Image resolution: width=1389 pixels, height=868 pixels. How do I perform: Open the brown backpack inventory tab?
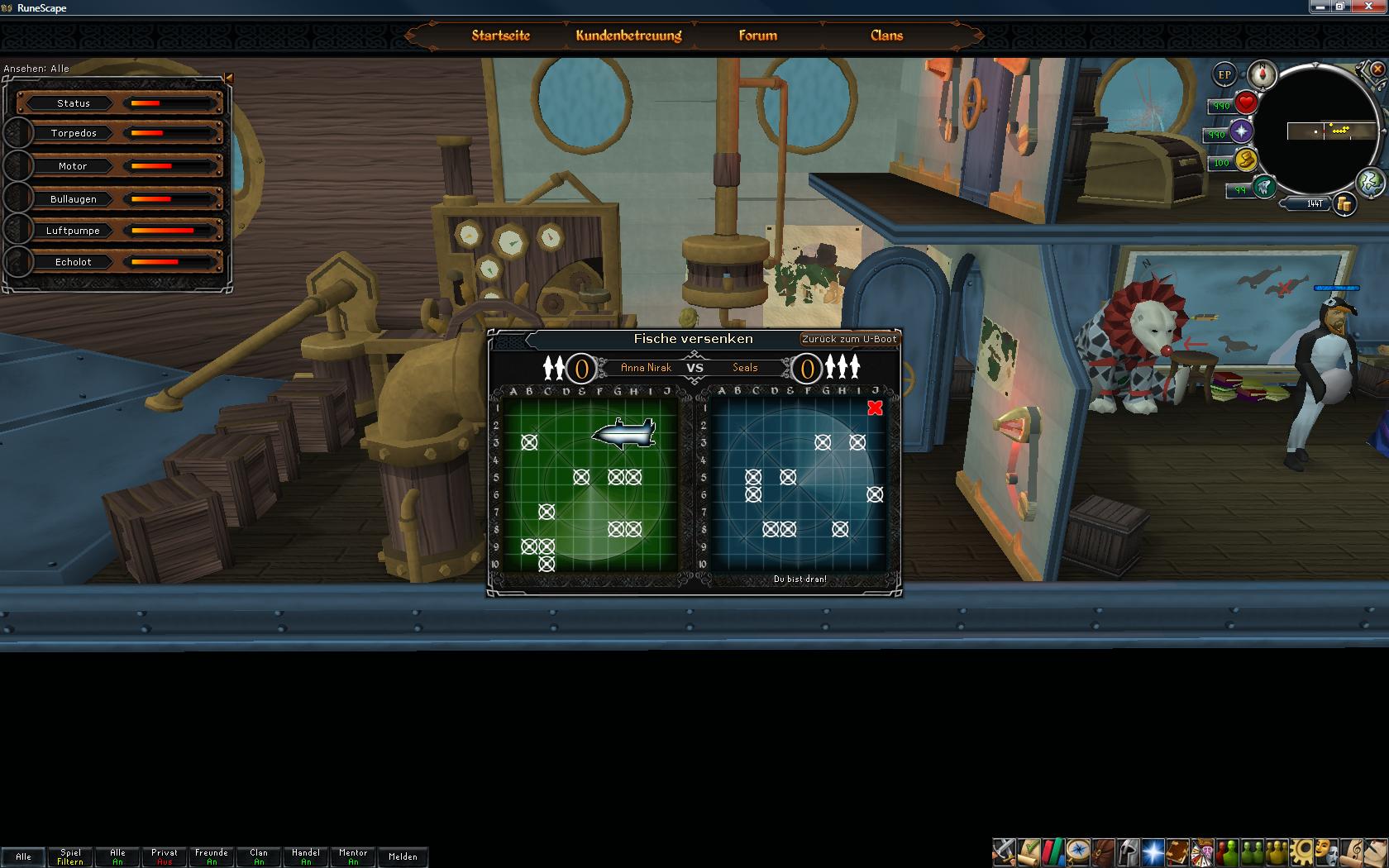[1103, 851]
